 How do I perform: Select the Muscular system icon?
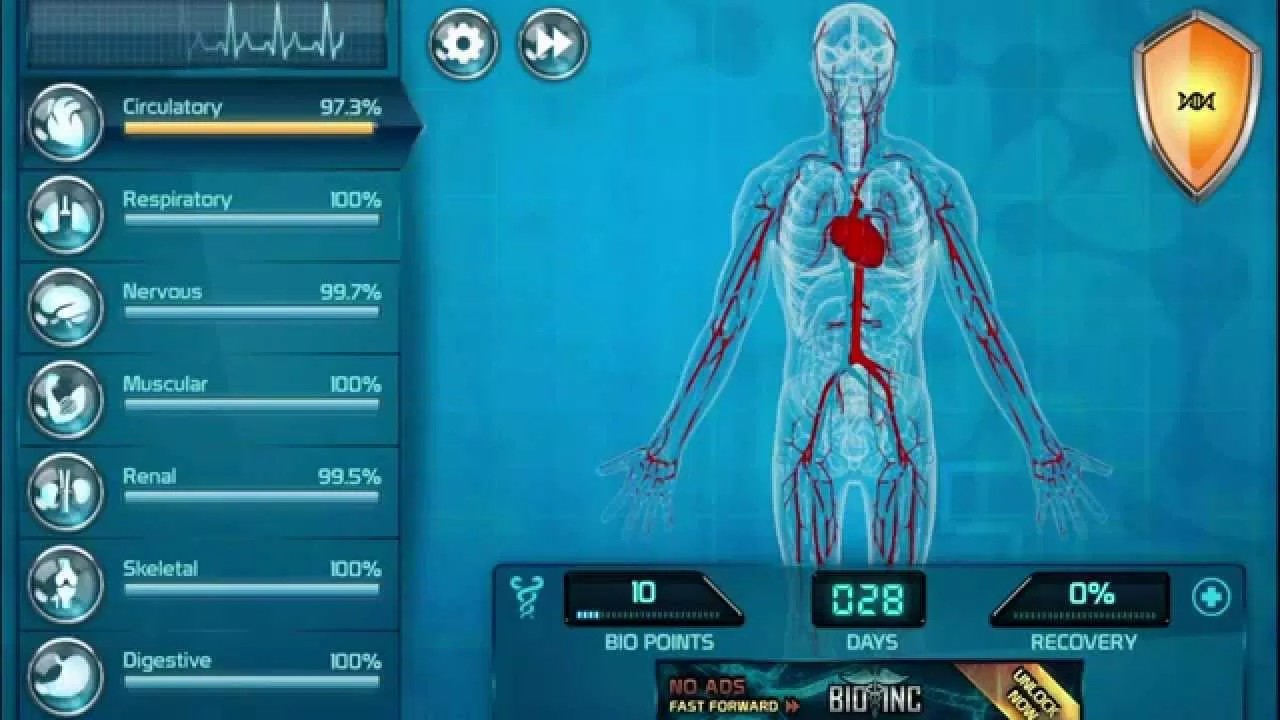(62, 398)
